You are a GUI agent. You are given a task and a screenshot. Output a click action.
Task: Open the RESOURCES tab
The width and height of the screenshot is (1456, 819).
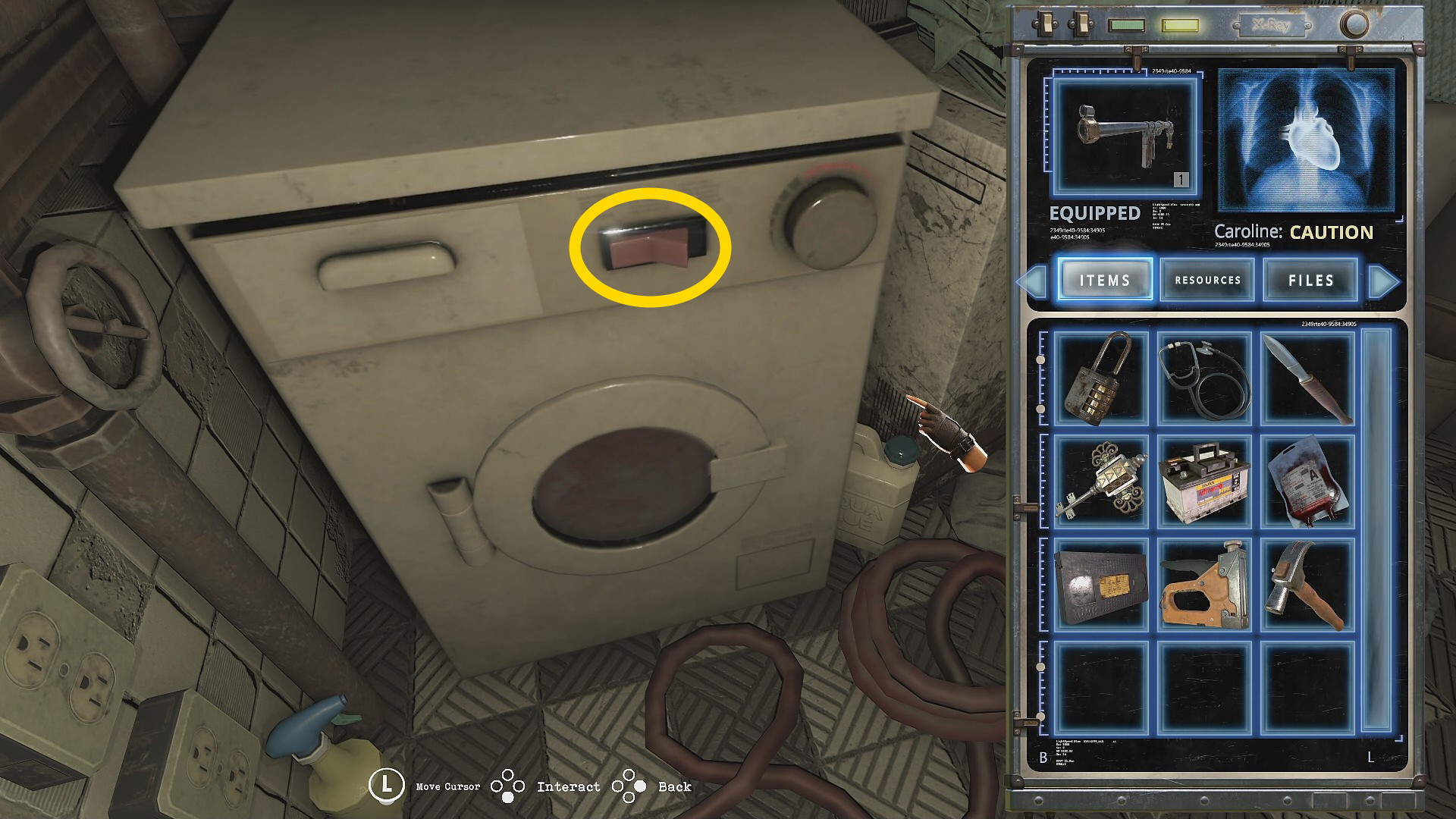(x=1207, y=280)
